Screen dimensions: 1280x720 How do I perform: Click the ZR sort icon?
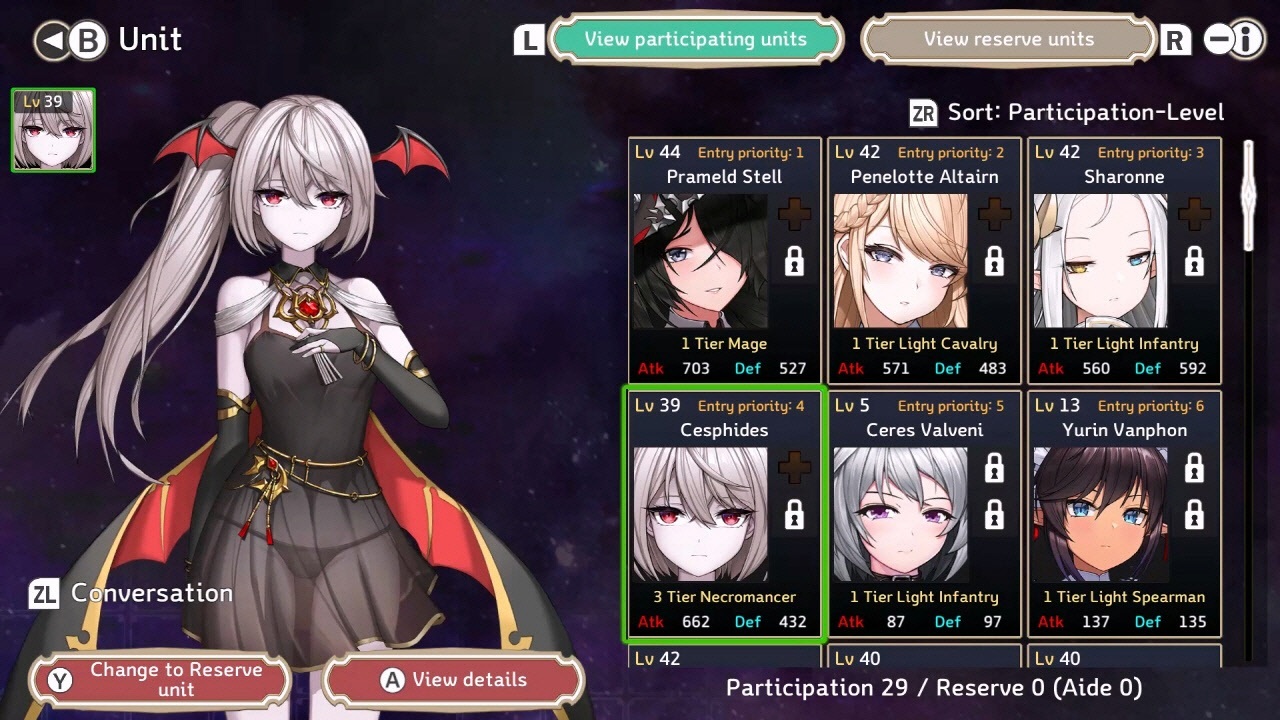click(x=921, y=113)
